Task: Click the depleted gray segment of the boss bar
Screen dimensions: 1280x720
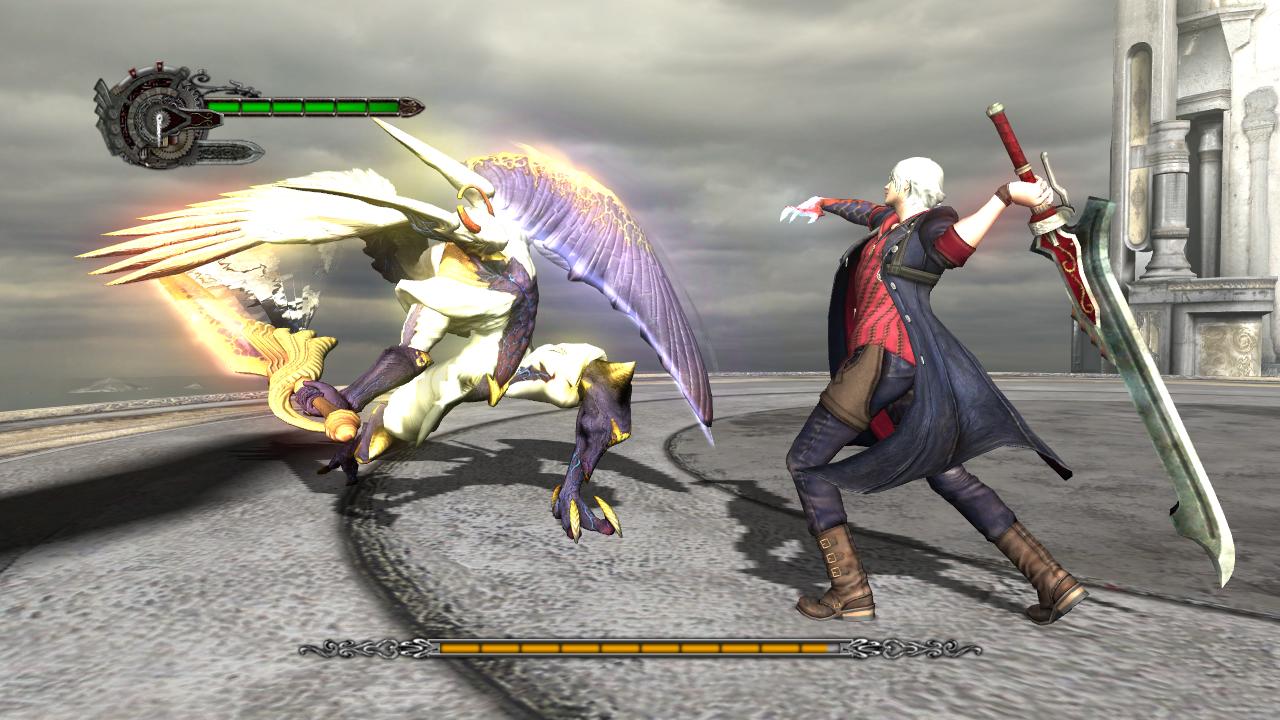Action: pos(832,648)
